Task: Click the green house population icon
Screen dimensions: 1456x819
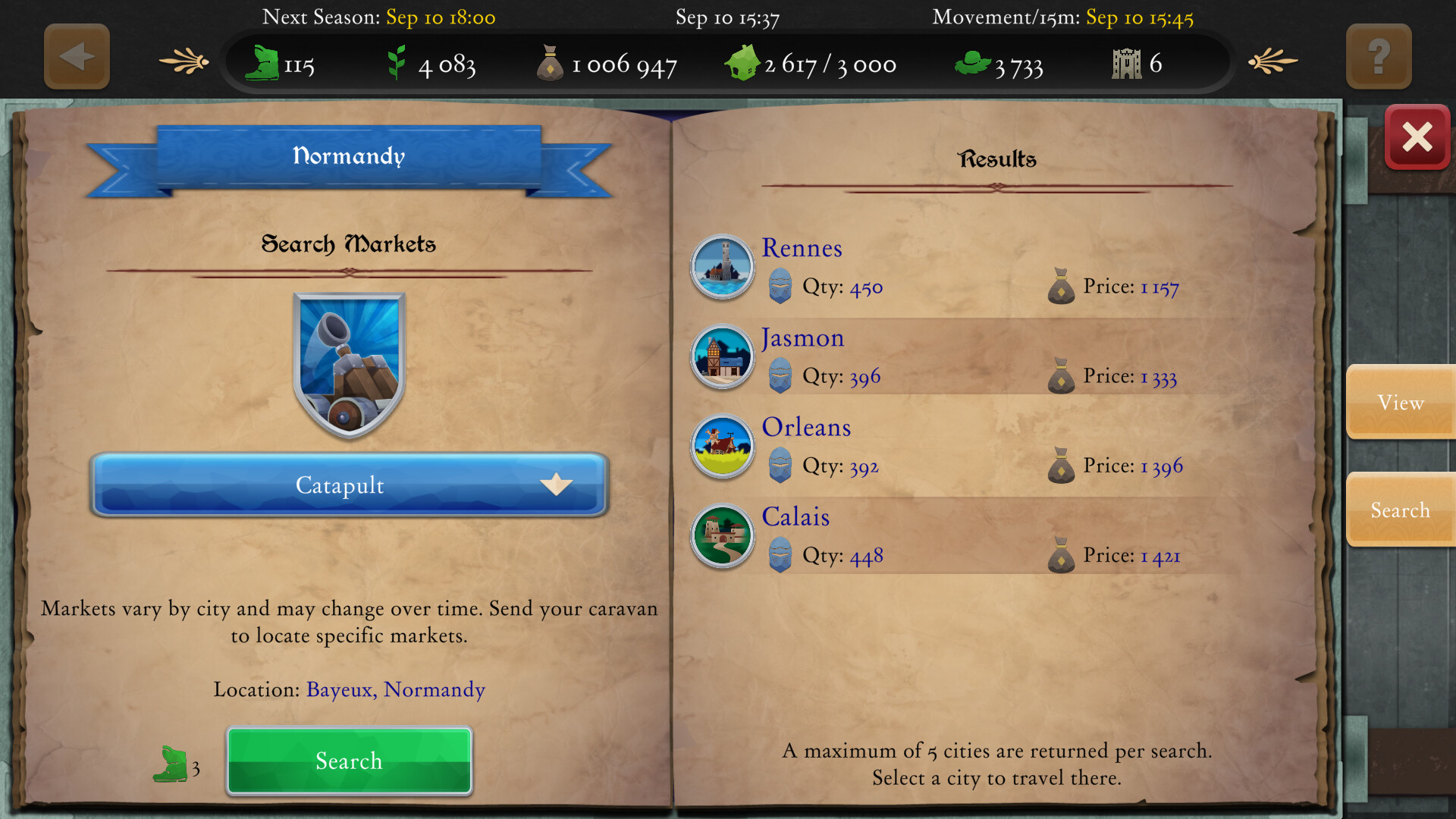Action: click(x=744, y=61)
